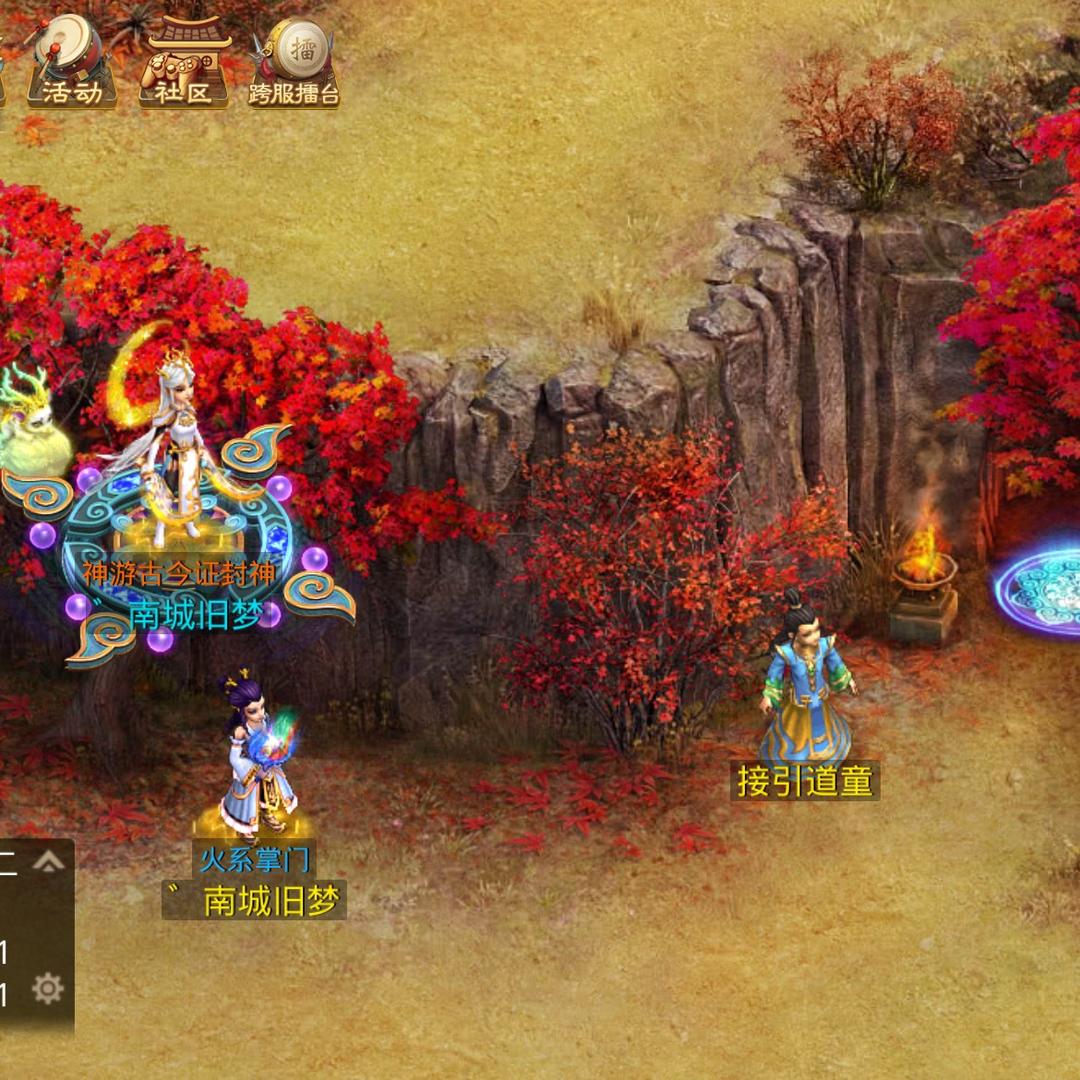This screenshot has width=1080, height=1080.
Task: Open the 社区 community icon
Action: tap(183, 62)
